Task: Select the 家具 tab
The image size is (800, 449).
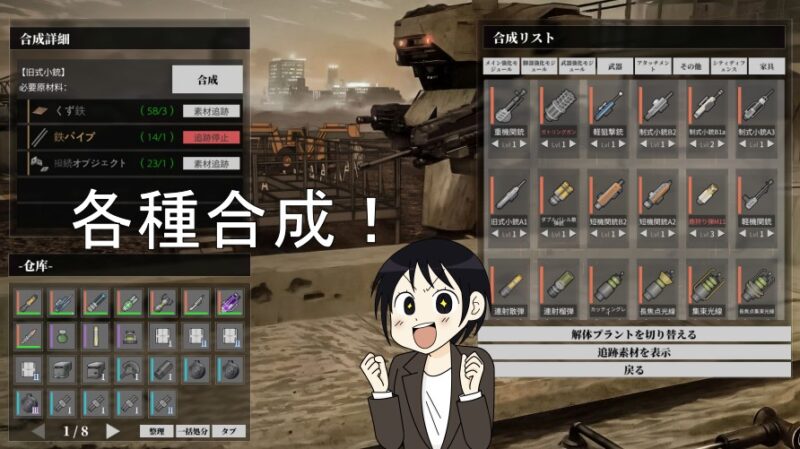Action: [x=766, y=67]
